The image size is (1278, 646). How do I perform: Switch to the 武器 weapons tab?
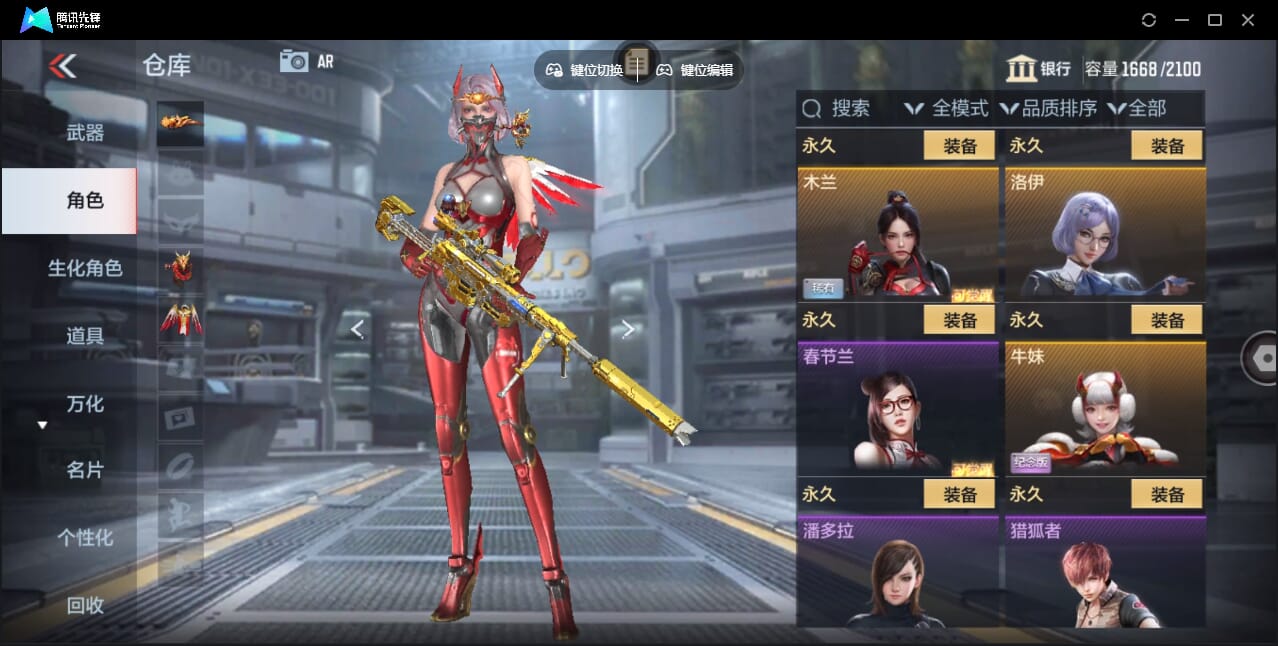[x=85, y=133]
